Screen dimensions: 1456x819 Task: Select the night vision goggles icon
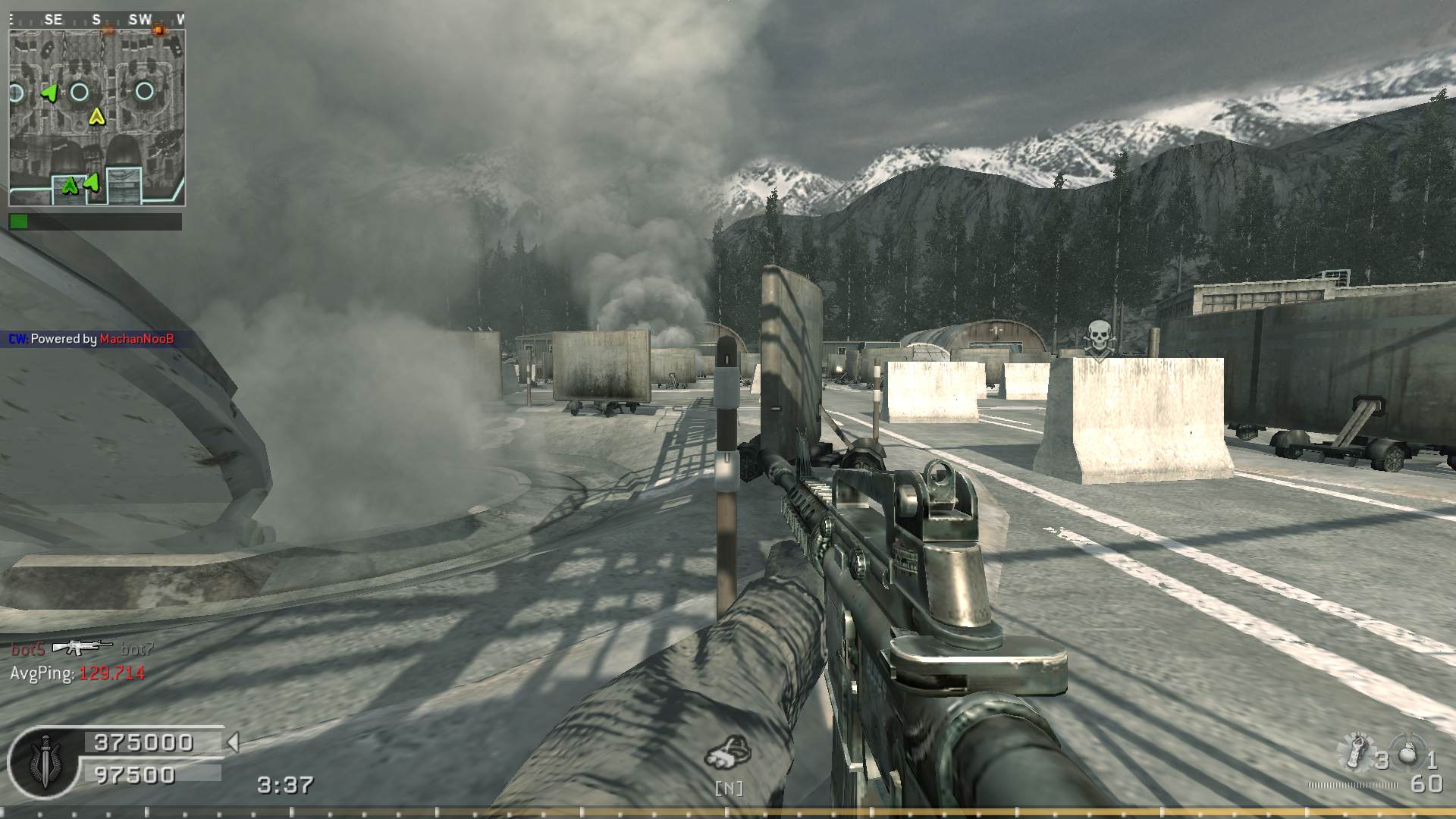[728, 752]
